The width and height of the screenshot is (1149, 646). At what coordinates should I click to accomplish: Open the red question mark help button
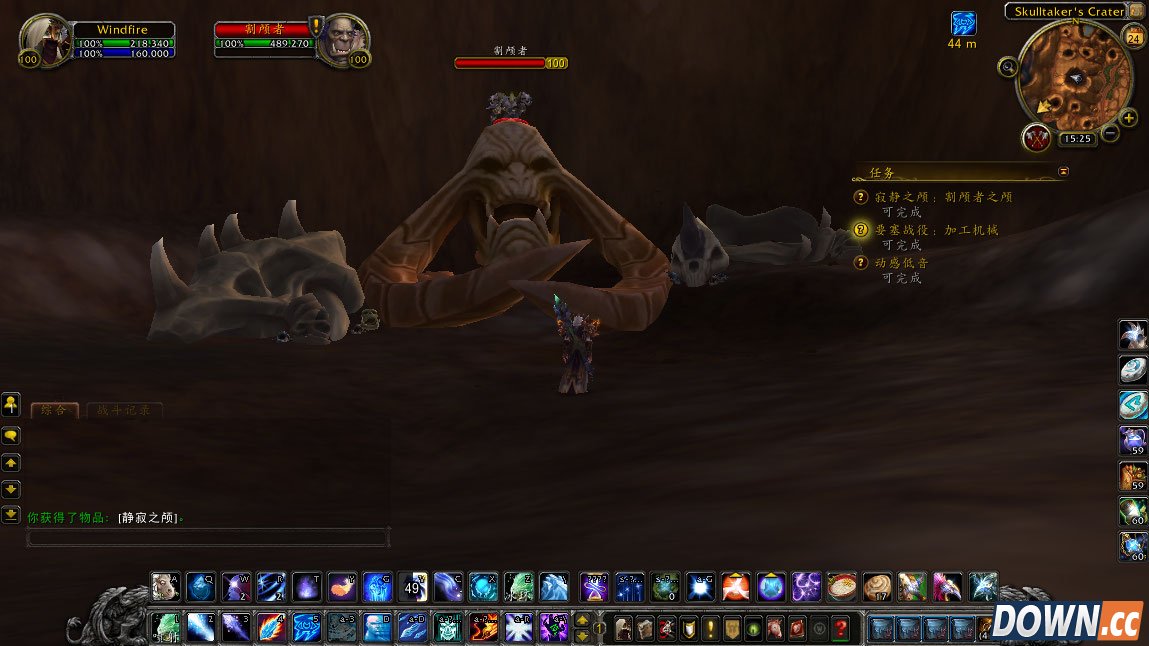(841, 628)
